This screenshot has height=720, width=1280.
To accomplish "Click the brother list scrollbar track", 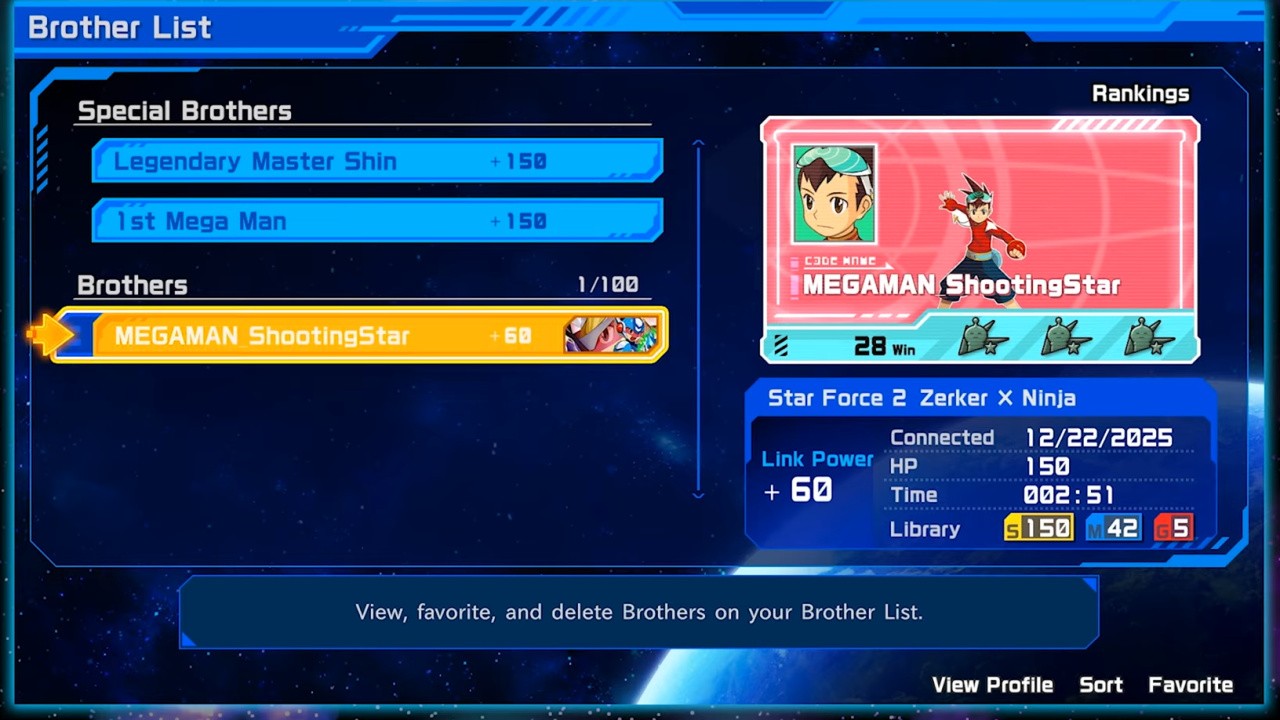I will click(698, 320).
